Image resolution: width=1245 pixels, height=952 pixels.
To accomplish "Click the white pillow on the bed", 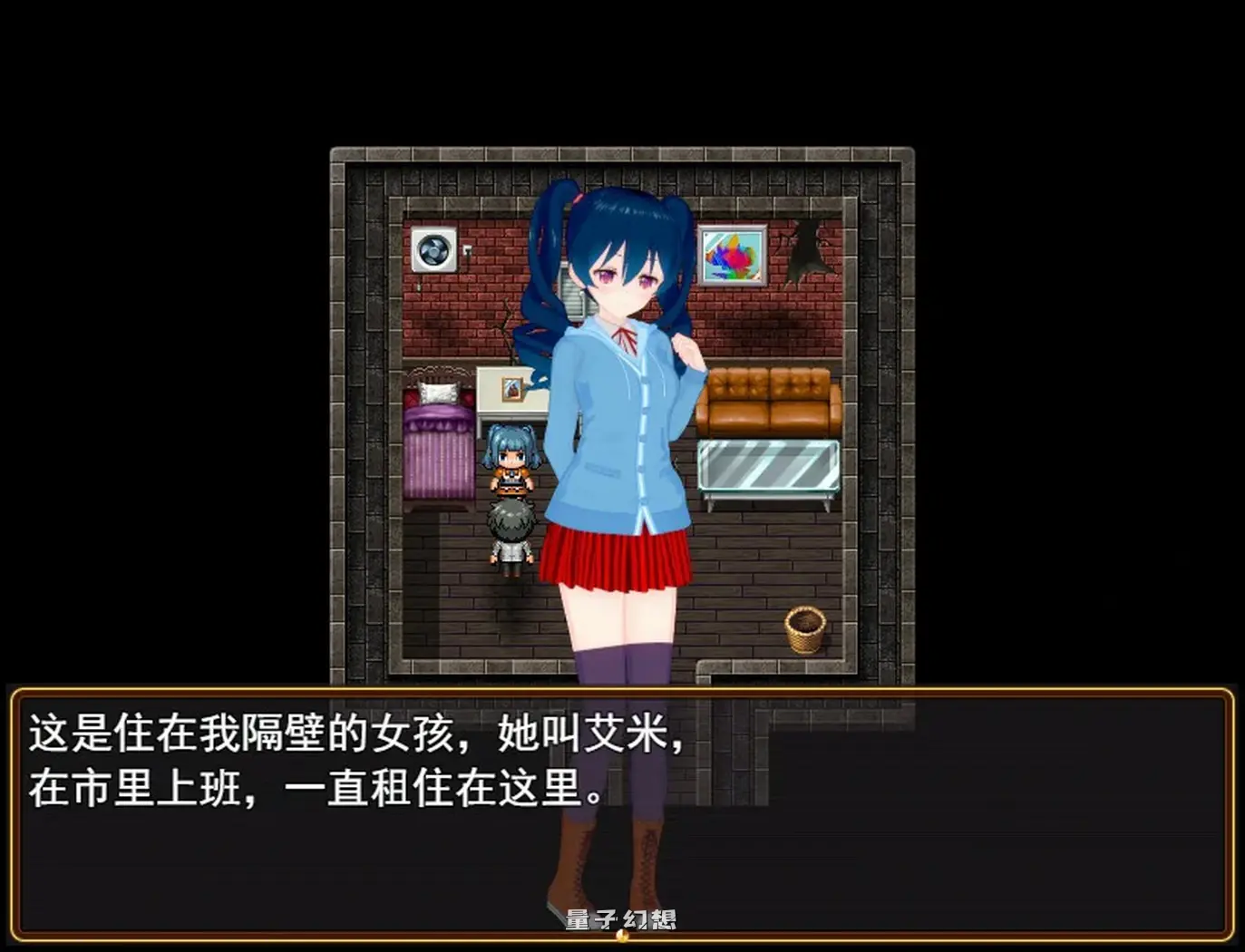I will [x=439, y=392].
